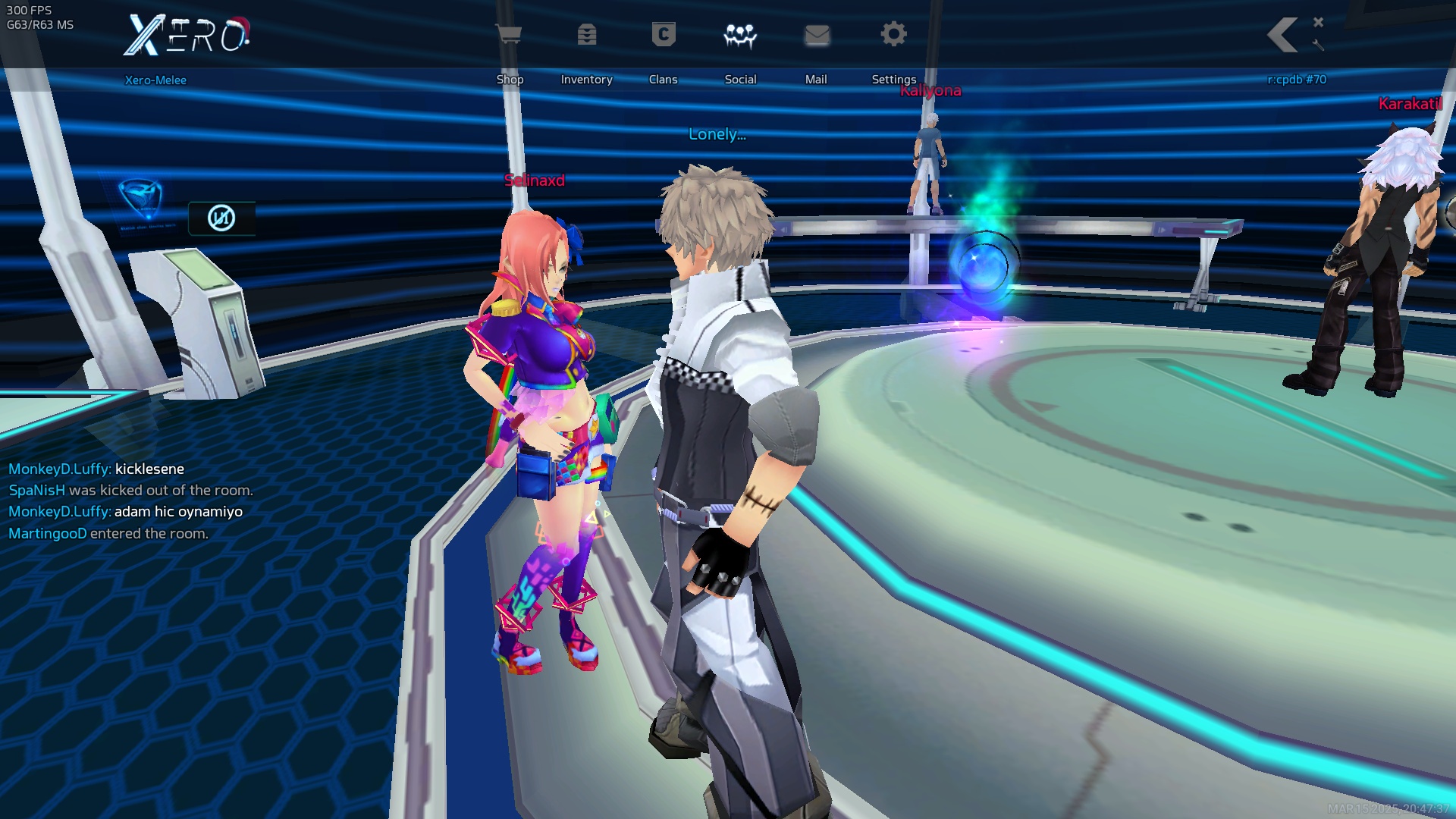Click MartingooD's name in chat
This screenshot has height=819, width=1456.
47,534
